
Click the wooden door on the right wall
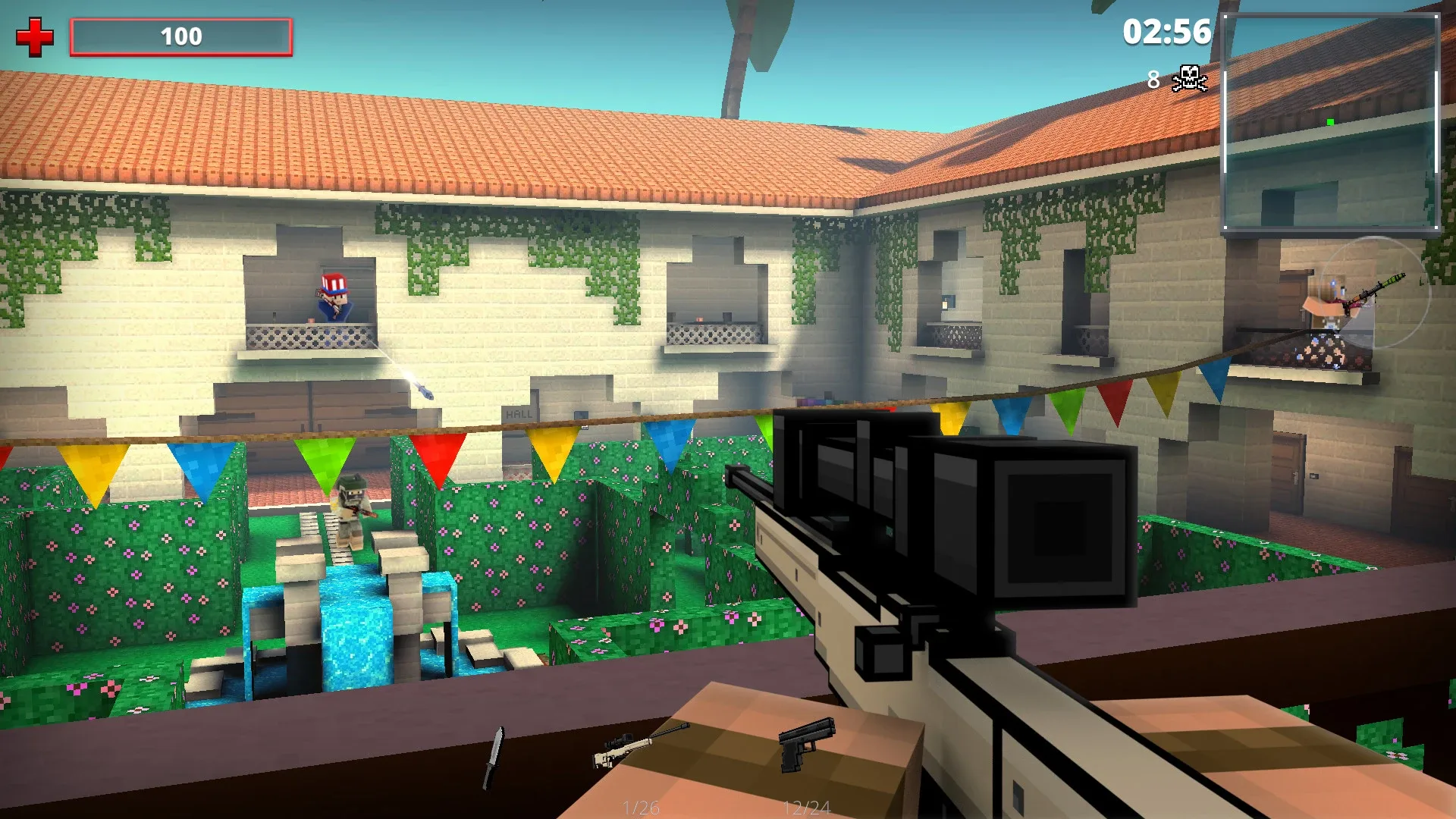pos(1289,474)
